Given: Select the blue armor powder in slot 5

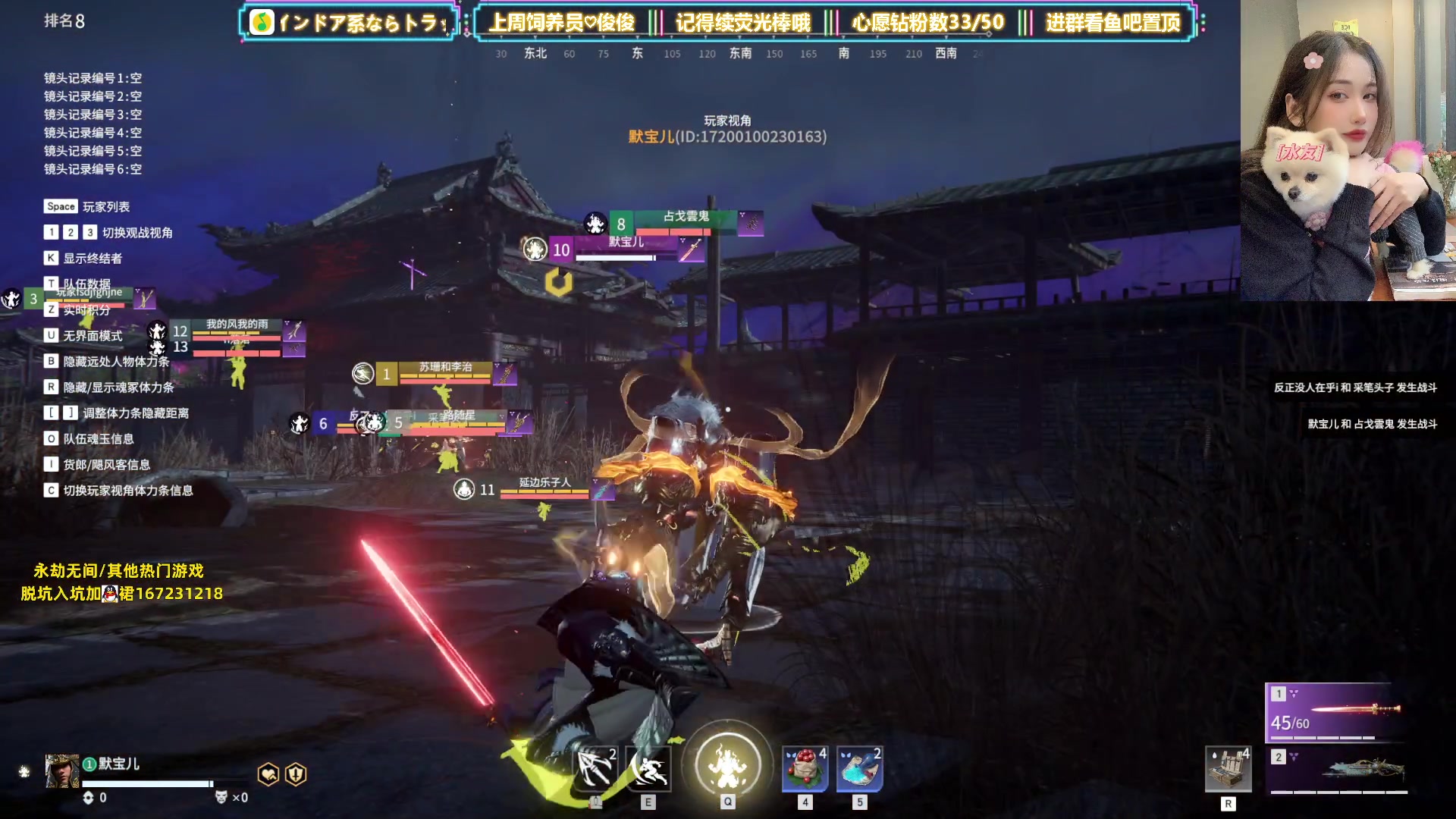Looking at the screenshot, I should click(859, 768).
